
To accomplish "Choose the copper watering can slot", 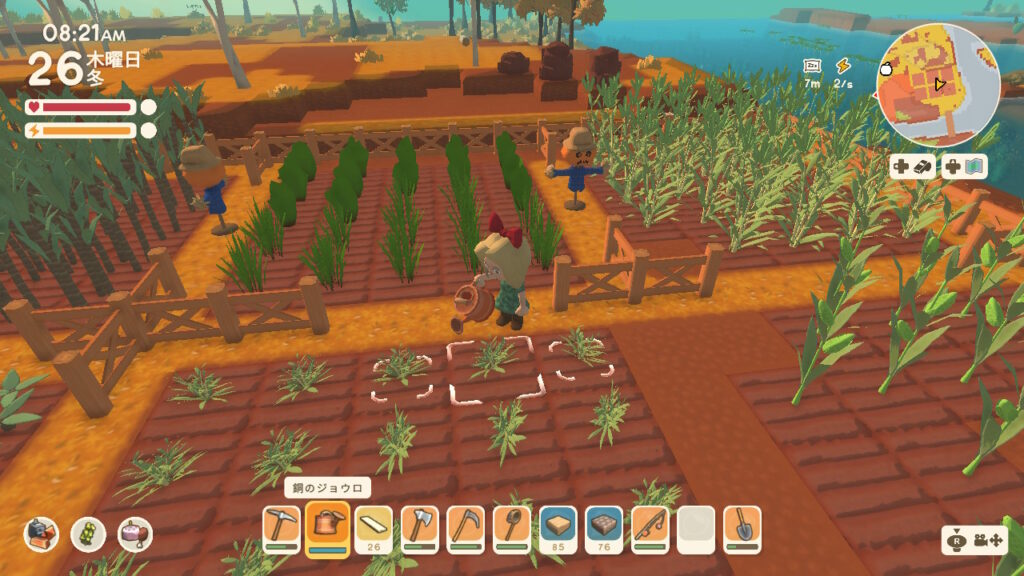I will [327, 525].
